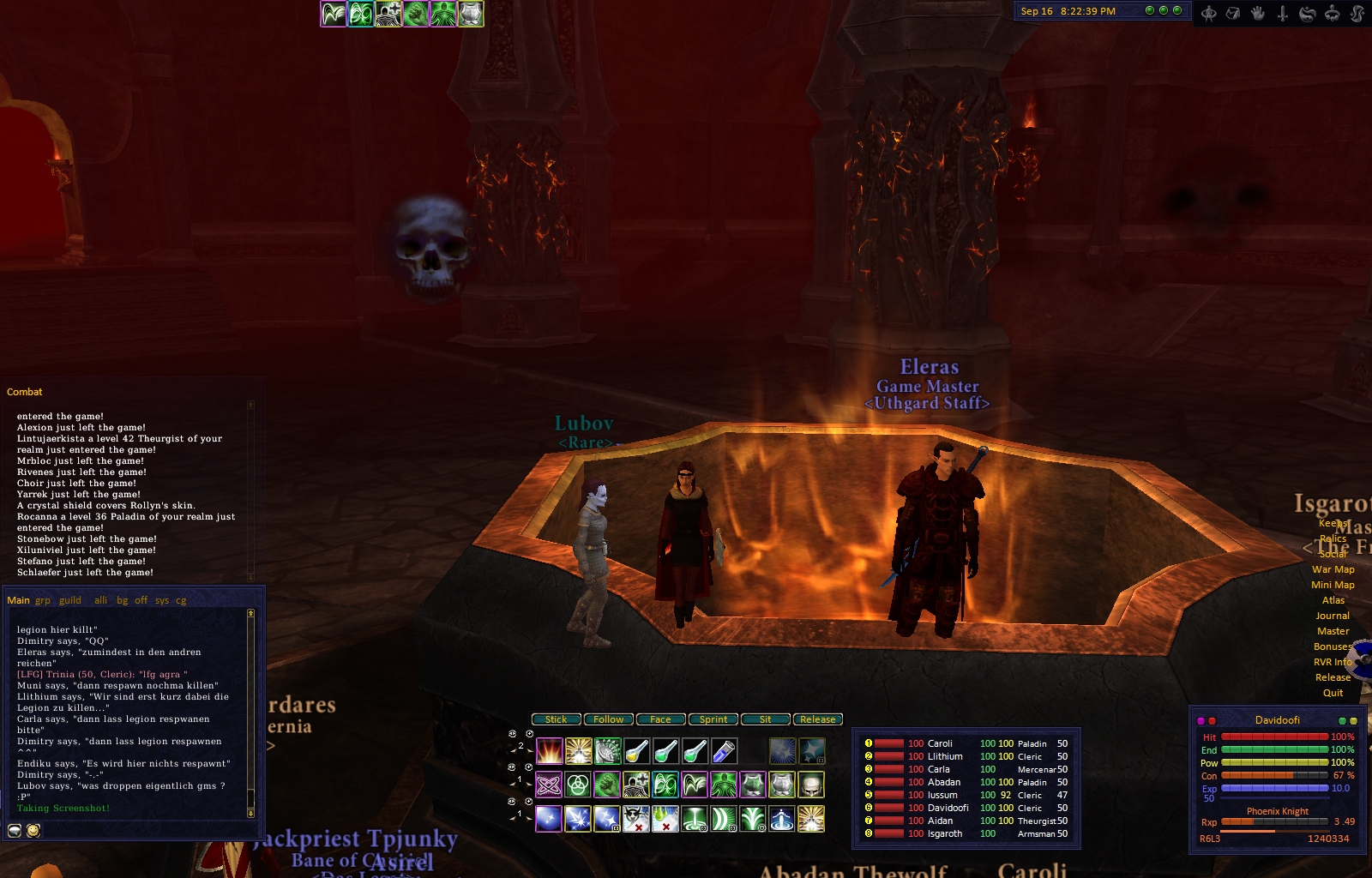This screenshot has width=1372, height=878.
Task: Show the RVR Info menu entry
Action: point(1333,662)
